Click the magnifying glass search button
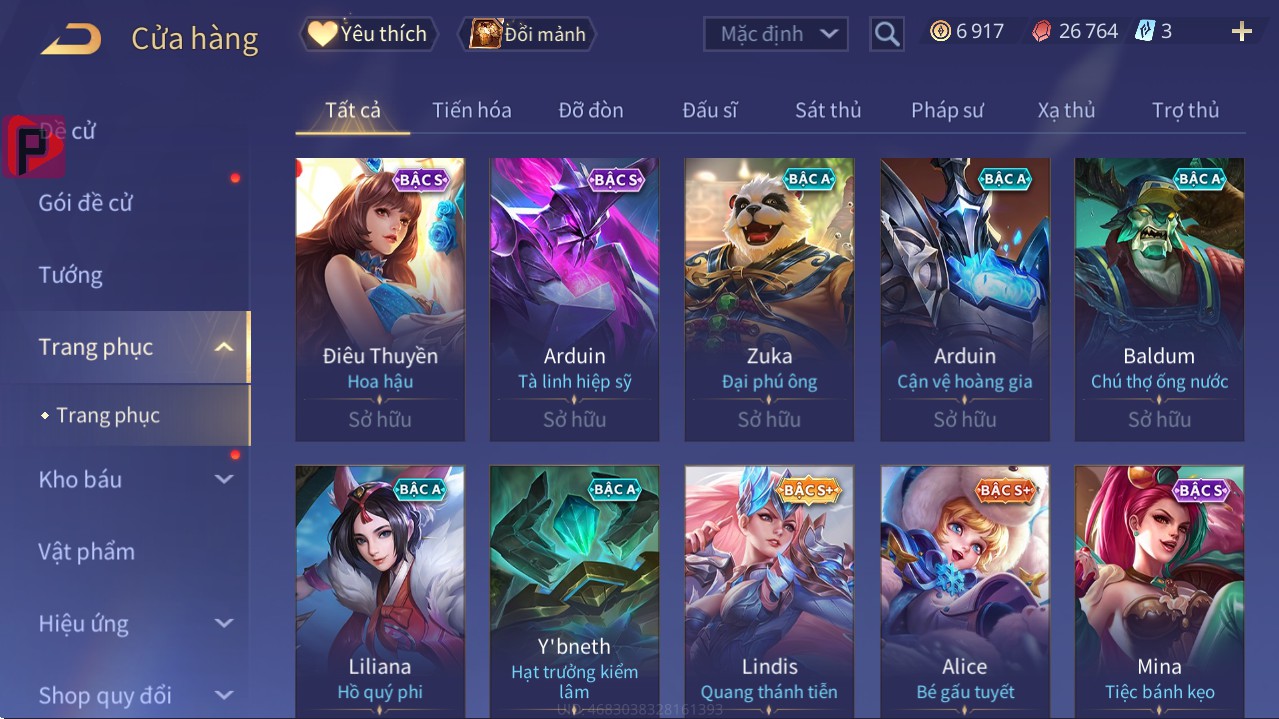Viewport: 1279px width, 719px height. [886, 34]
